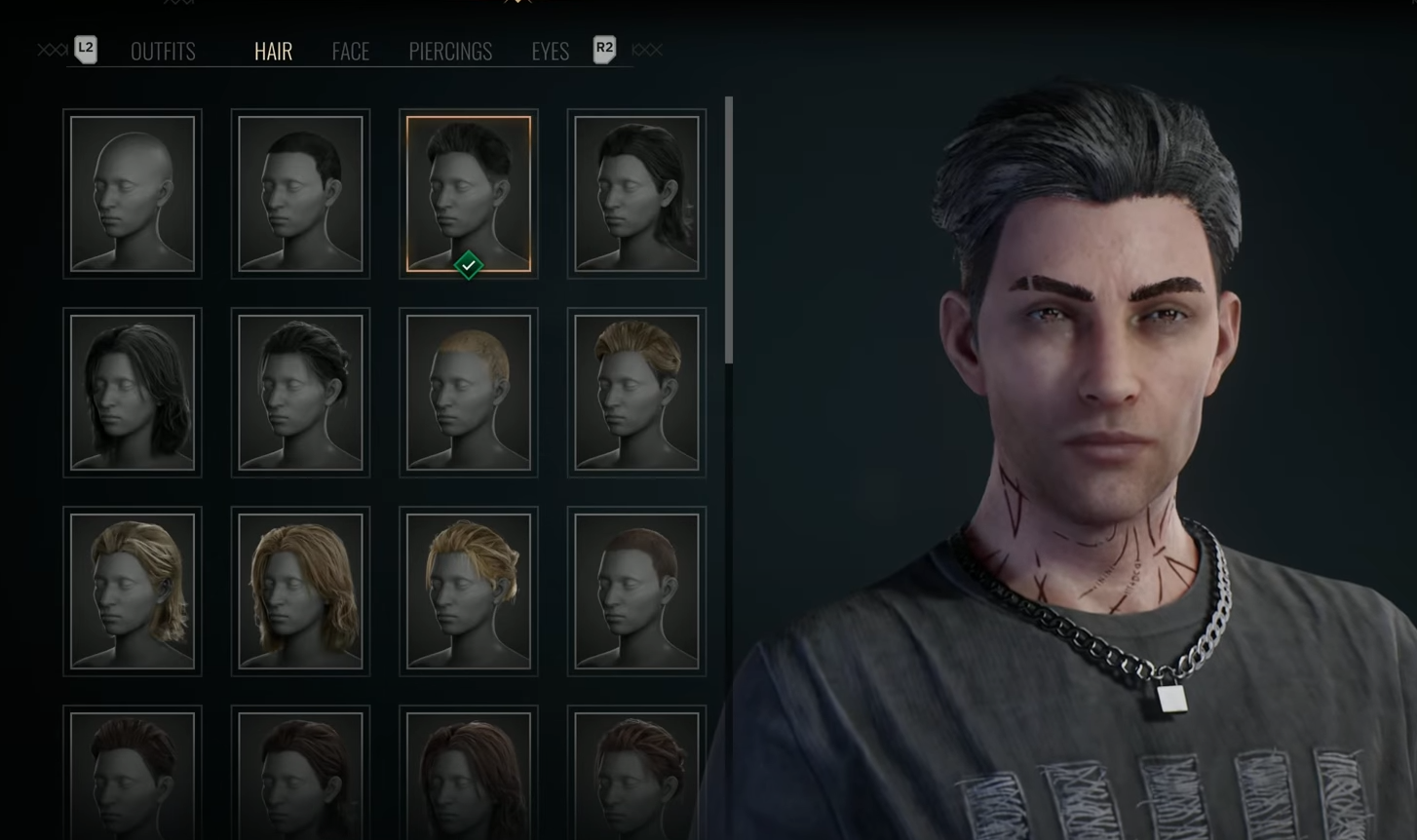Select the Hair tab
The image size is (1417, 840).
tap(273, 52)
